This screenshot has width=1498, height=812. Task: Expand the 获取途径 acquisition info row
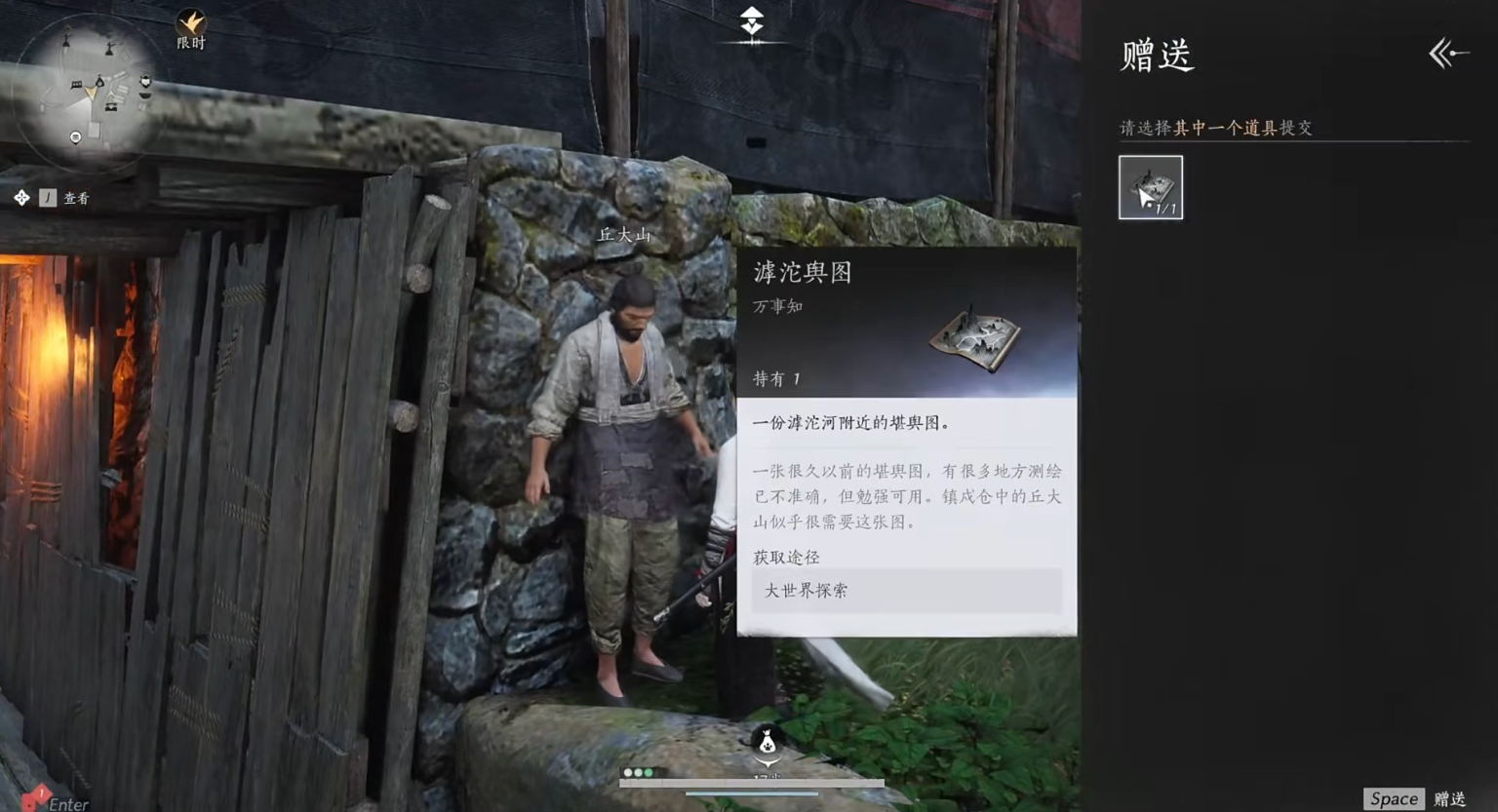[x=905, y=591]
